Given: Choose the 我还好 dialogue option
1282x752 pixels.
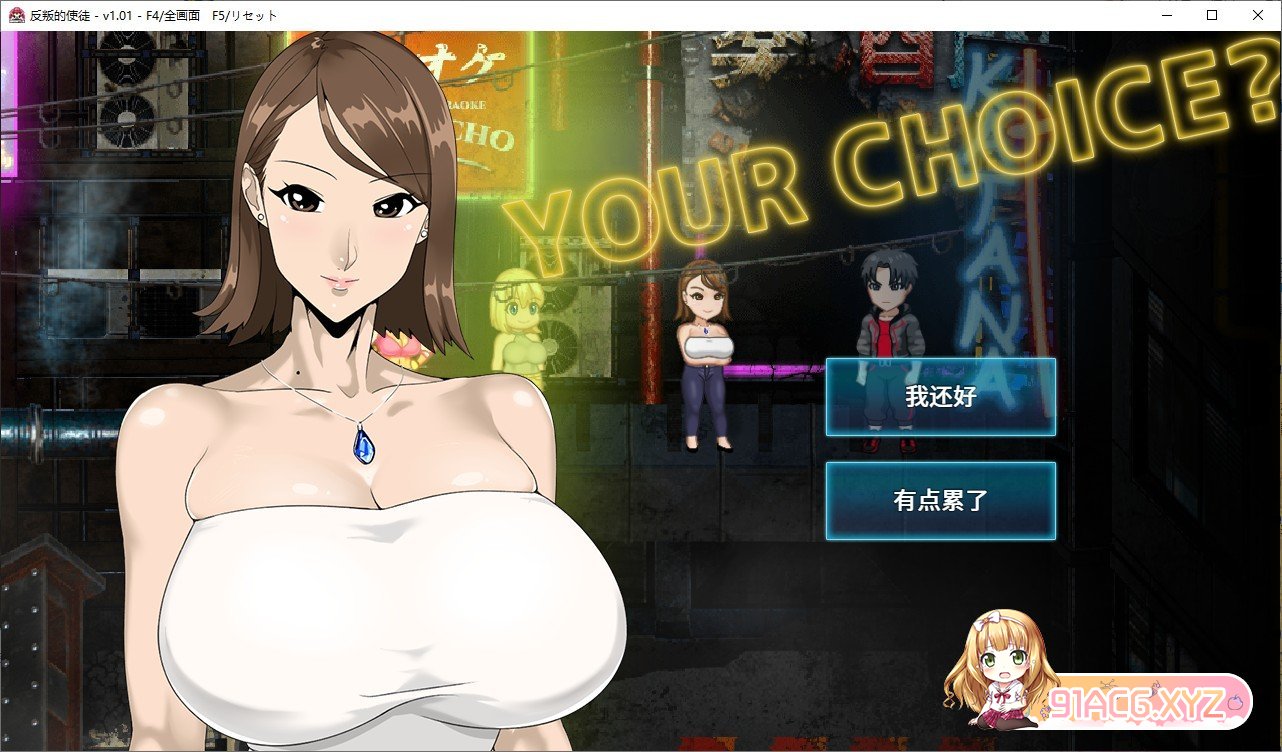Looking at the screenshot, I should click(940, 397).
